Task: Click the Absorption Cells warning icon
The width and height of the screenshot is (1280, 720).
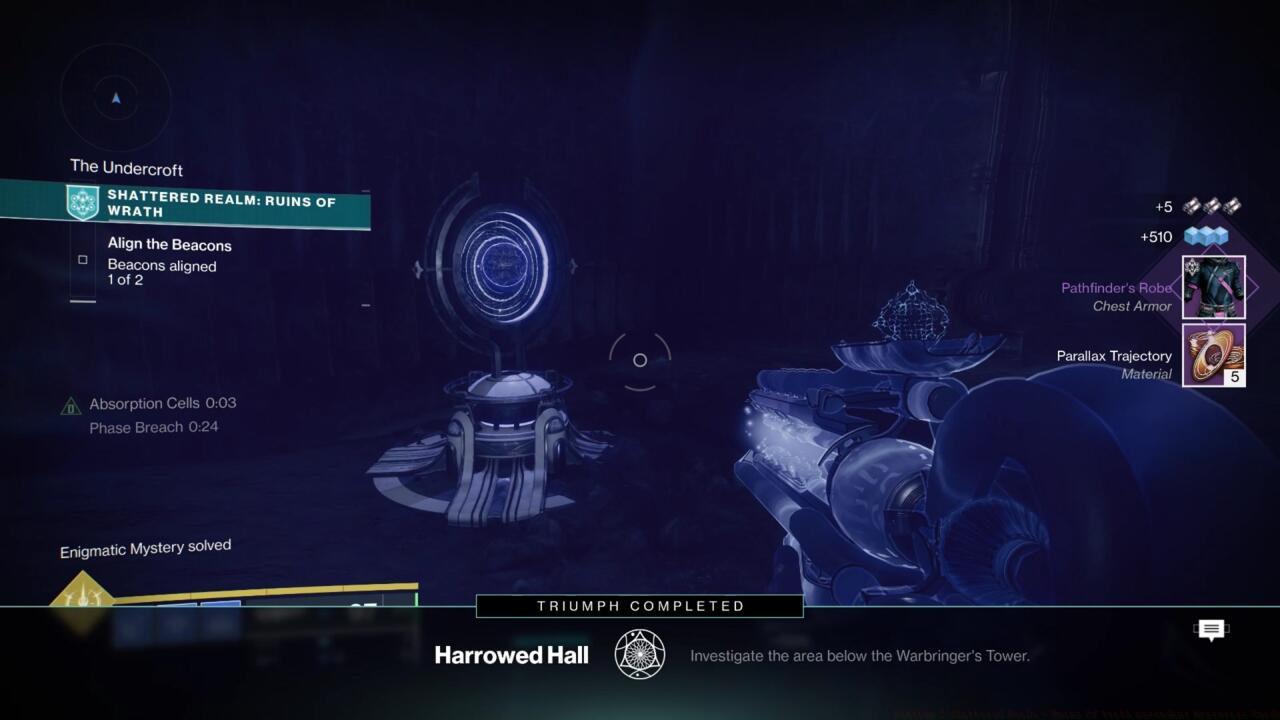Action: (x=70, y=404)
